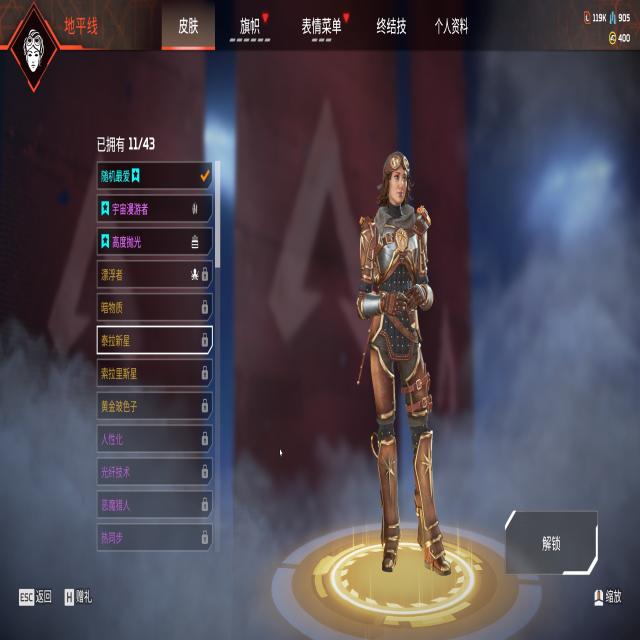Image resolution: width=640 pixels, height=640 pixels.
Task: Go back with the 返回 button
Action: [35, 597]
